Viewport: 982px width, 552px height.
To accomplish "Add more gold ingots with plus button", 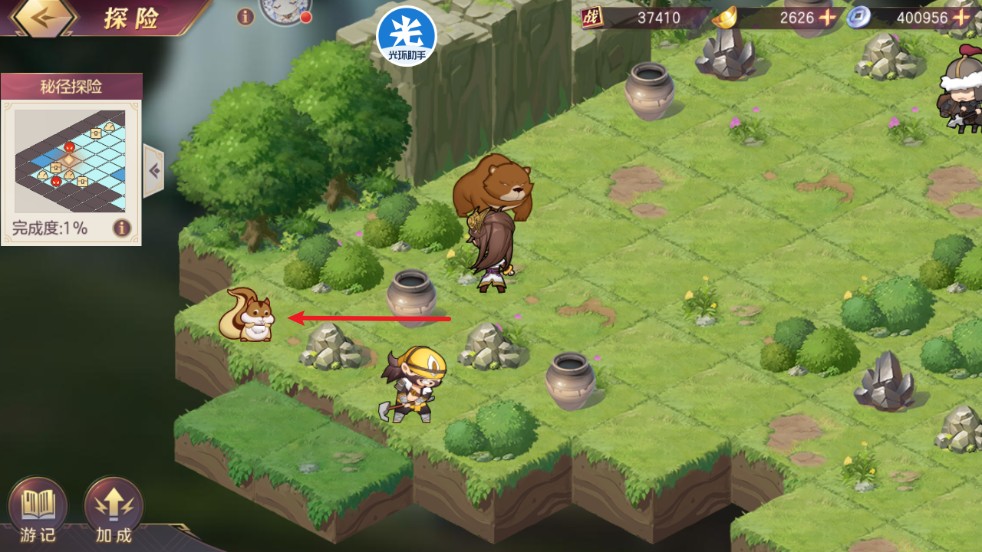I will pos(827,17).
